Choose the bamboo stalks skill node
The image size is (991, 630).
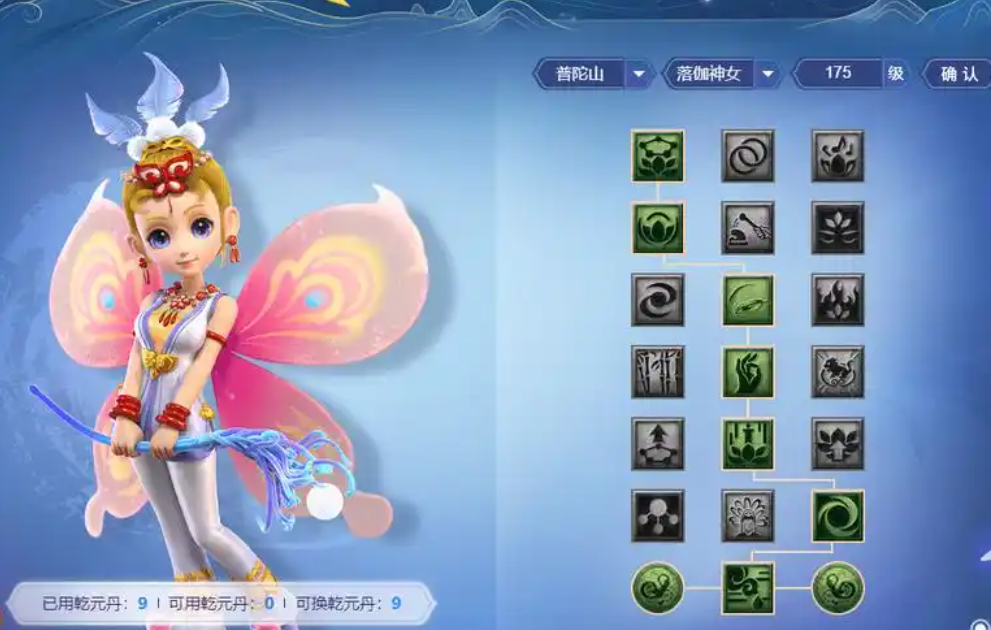pos(657,372)
